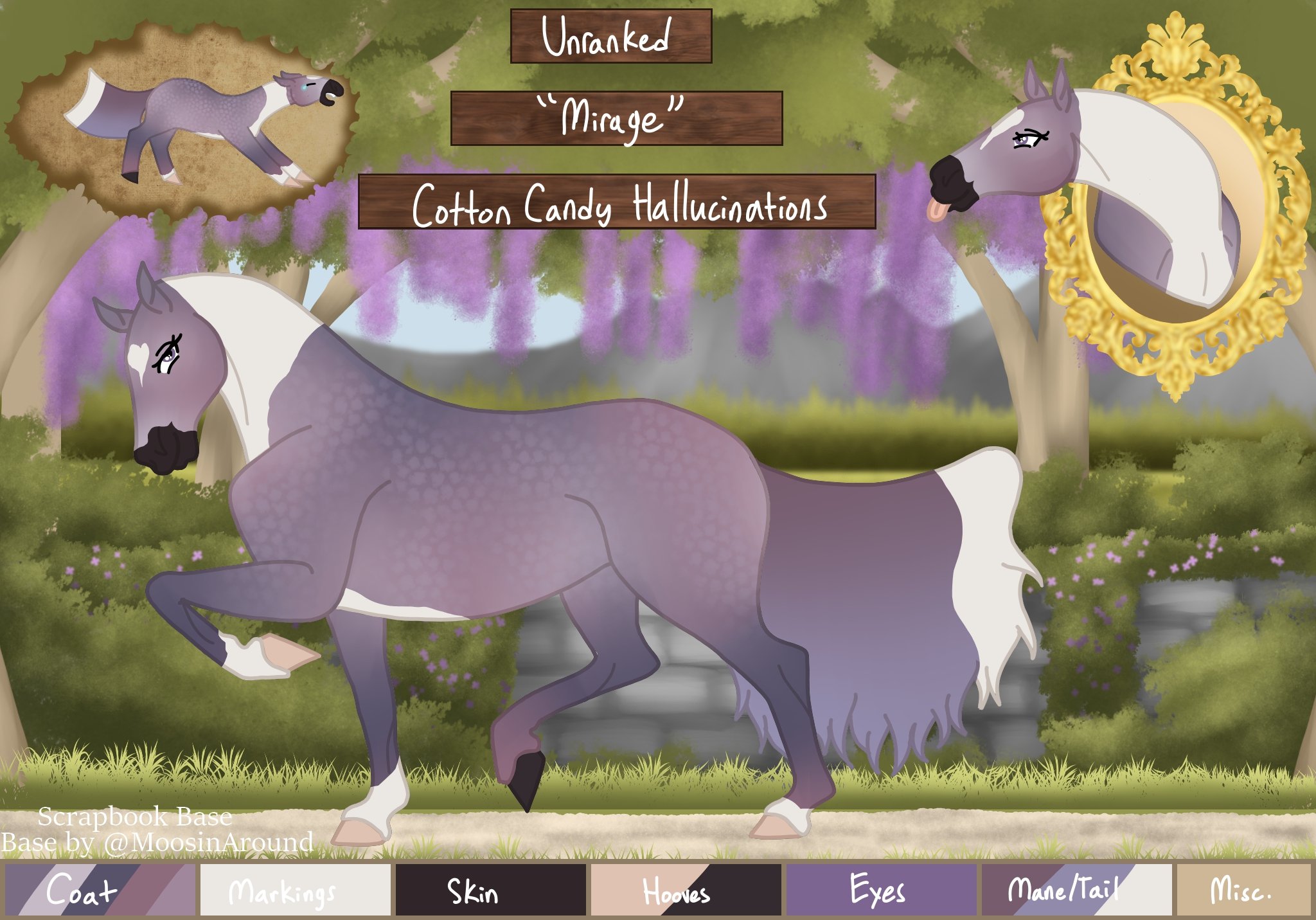View the gold-framed headshot portrait
The height and width of the screenshot is (920, 1316).
tap(1157, 206)
